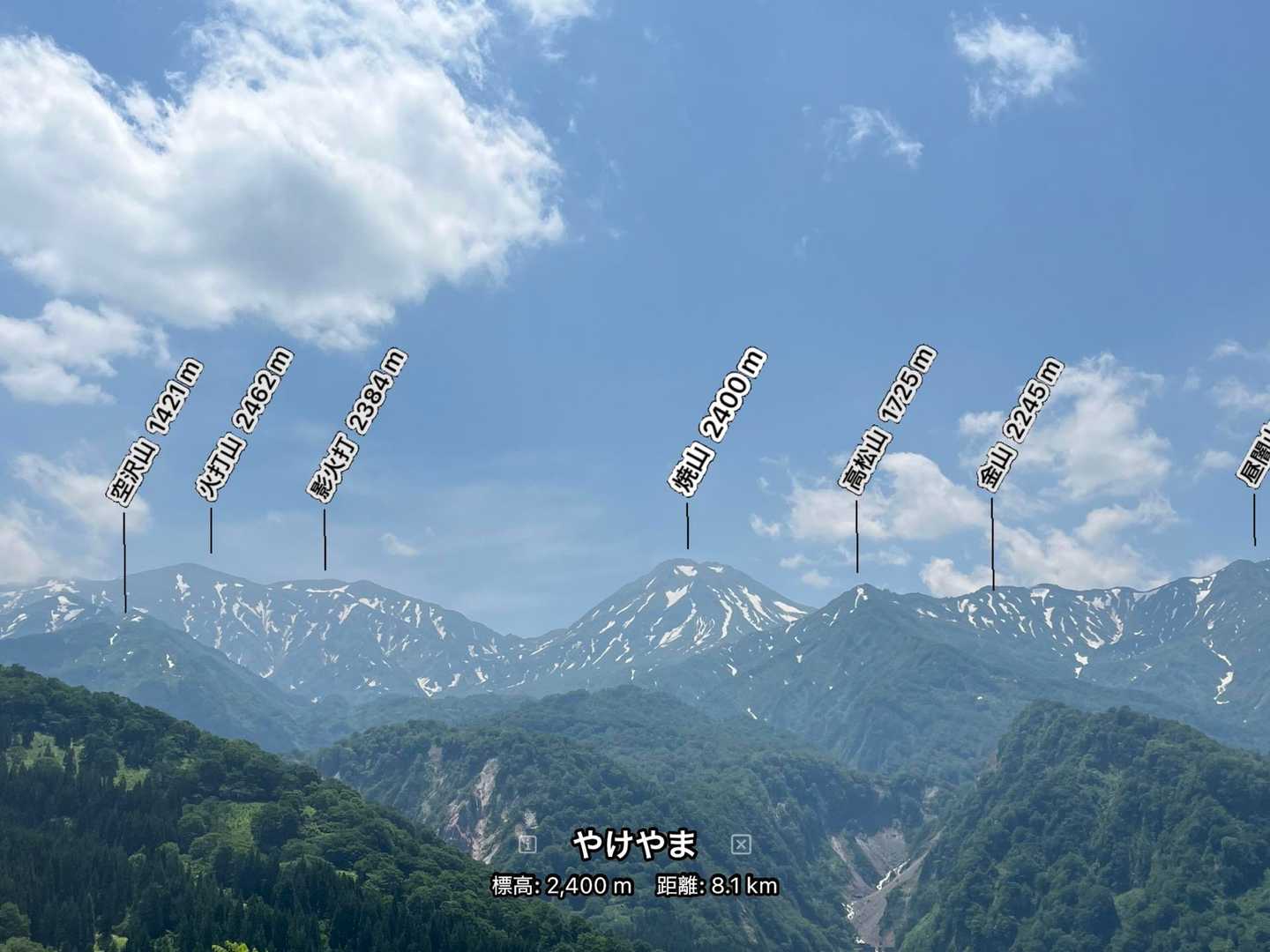Image resolution: width=1270 pixels, height=952 pixels.
Task: Select the 火打山 2462 m peak label
Action: click(244, 425)
